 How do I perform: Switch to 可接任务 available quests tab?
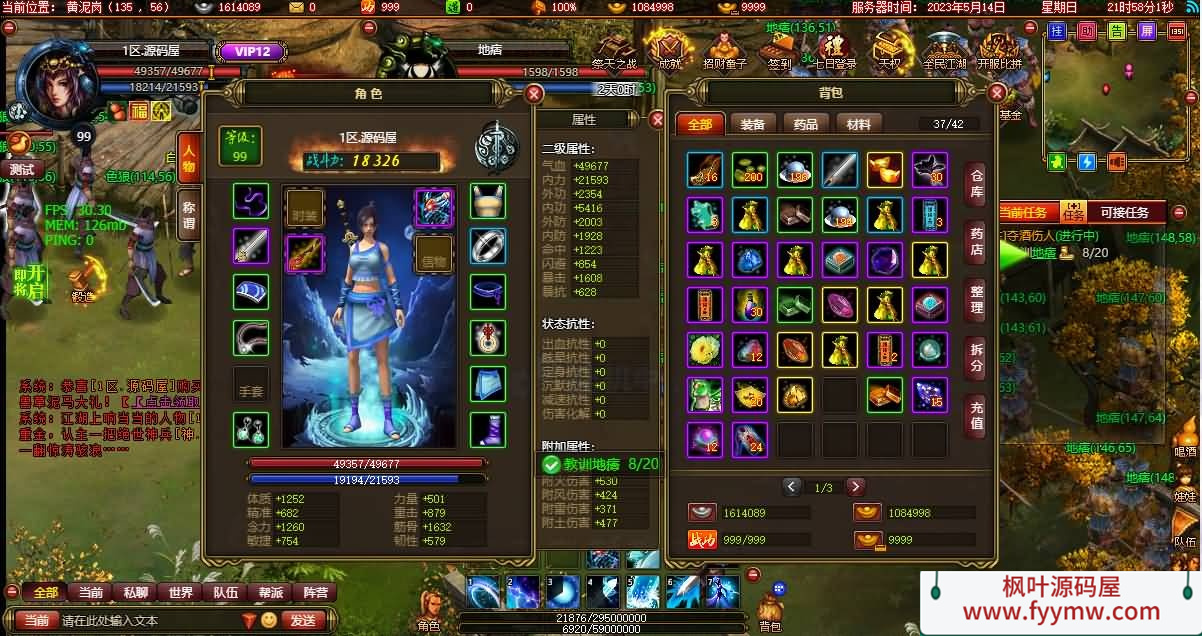click(1127, 212)
